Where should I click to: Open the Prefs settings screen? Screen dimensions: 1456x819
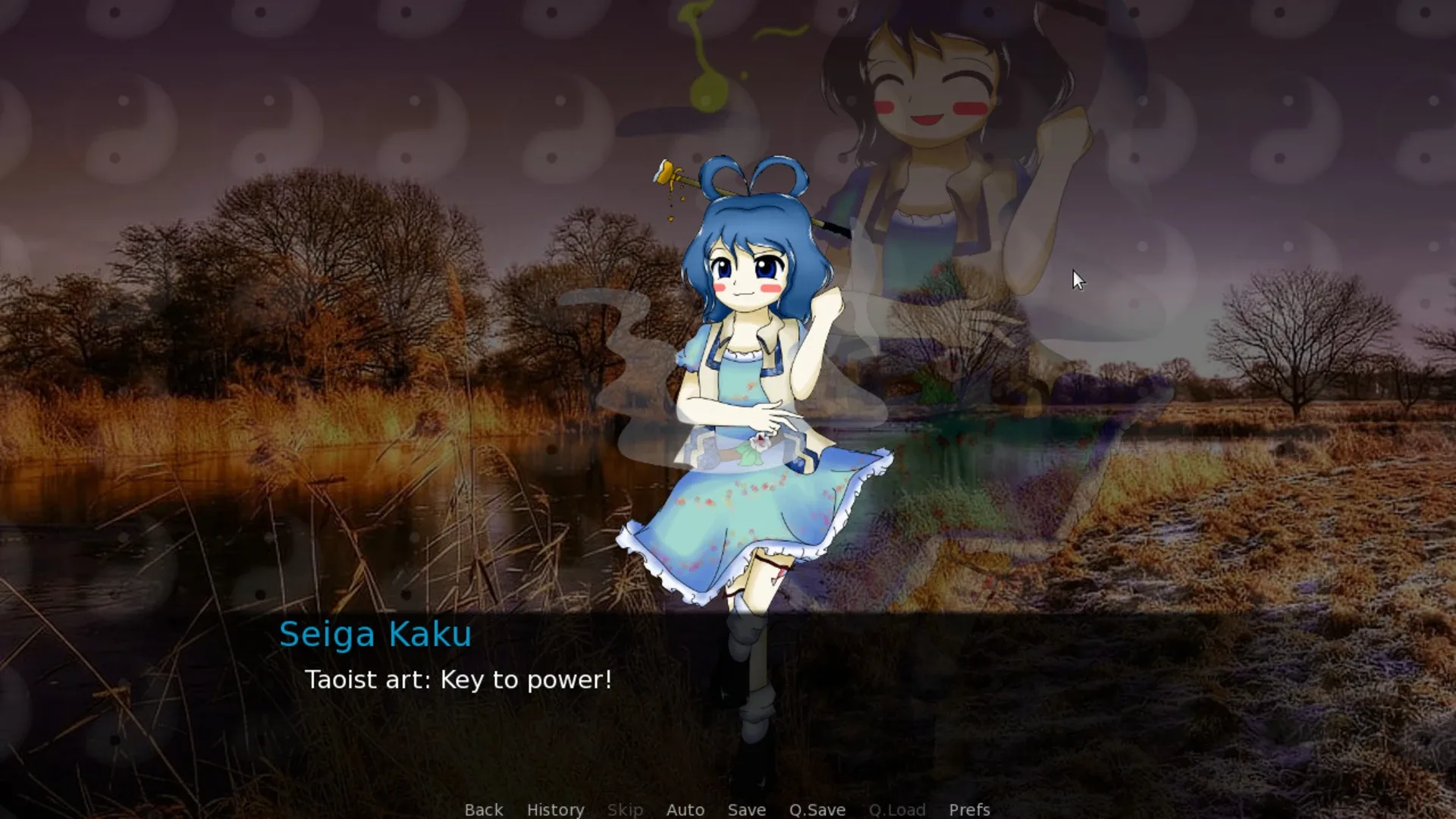(x=968, y=809)
